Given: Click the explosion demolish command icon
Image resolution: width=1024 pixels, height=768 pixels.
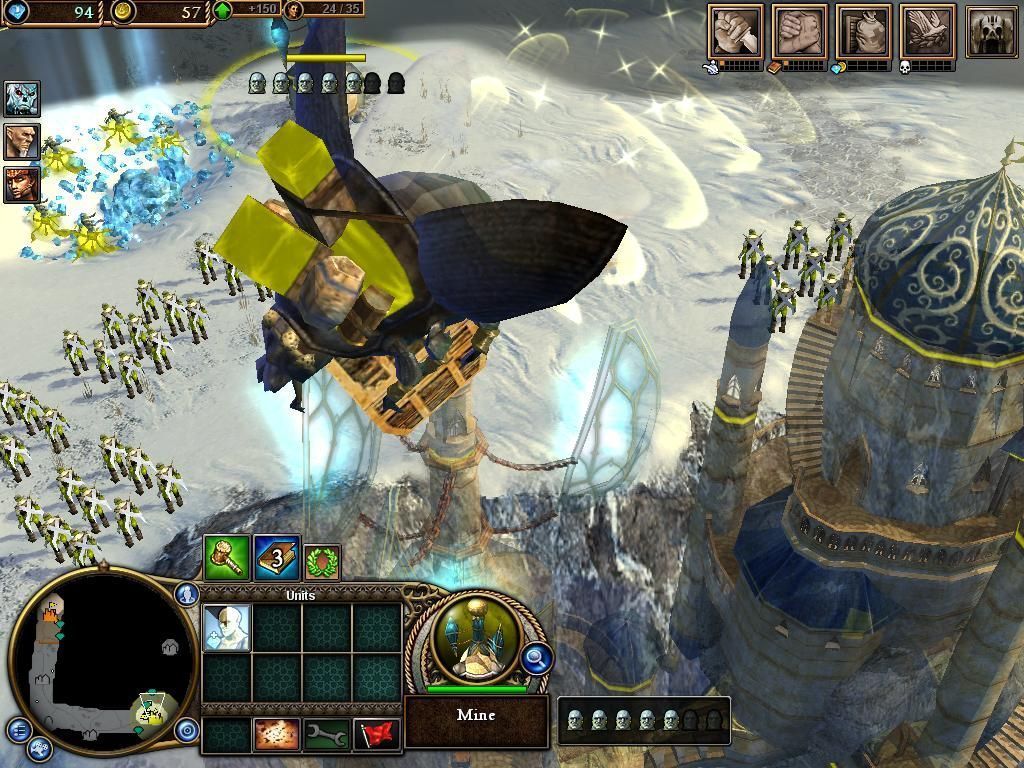Looking at the screenshot, I should point(277,735).
